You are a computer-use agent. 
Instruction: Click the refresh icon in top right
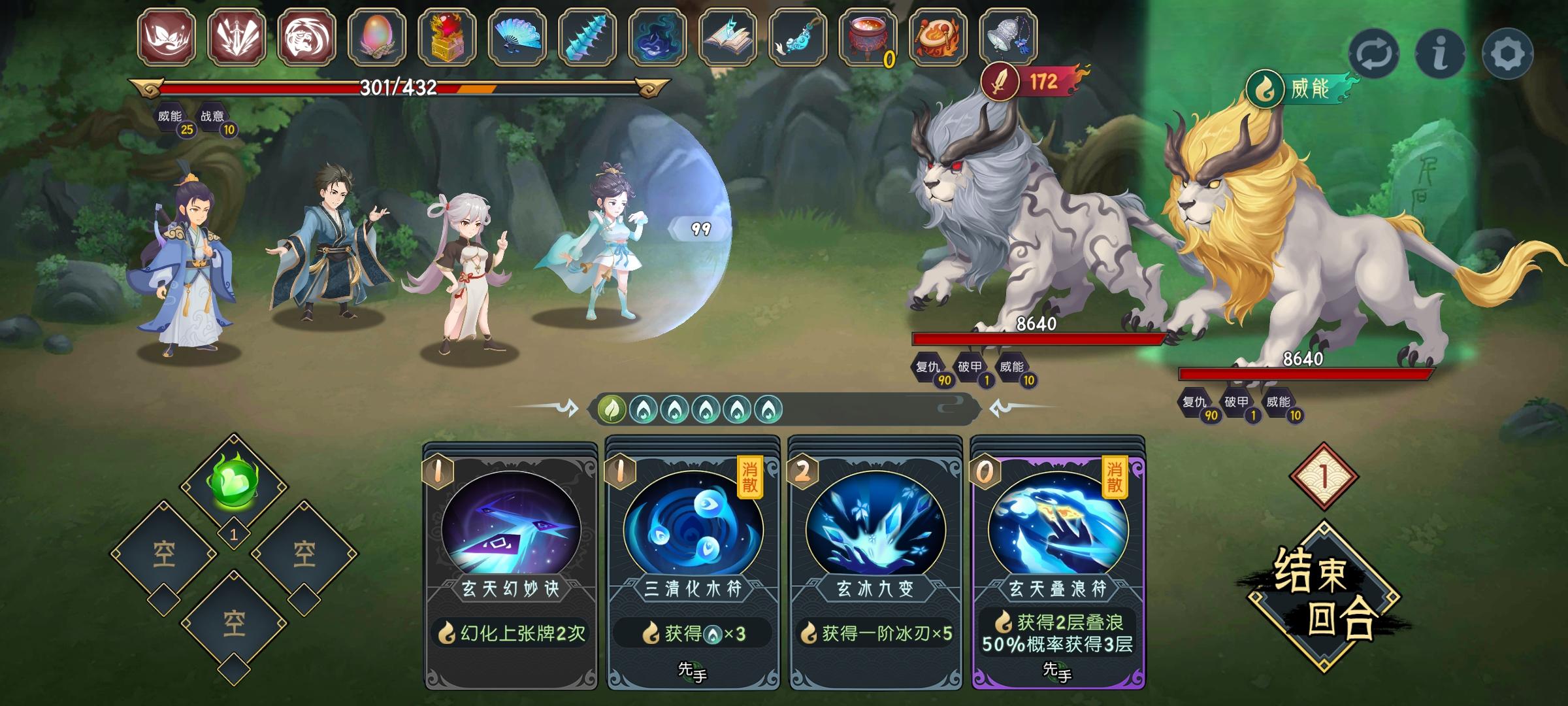tap(1377, 56)
